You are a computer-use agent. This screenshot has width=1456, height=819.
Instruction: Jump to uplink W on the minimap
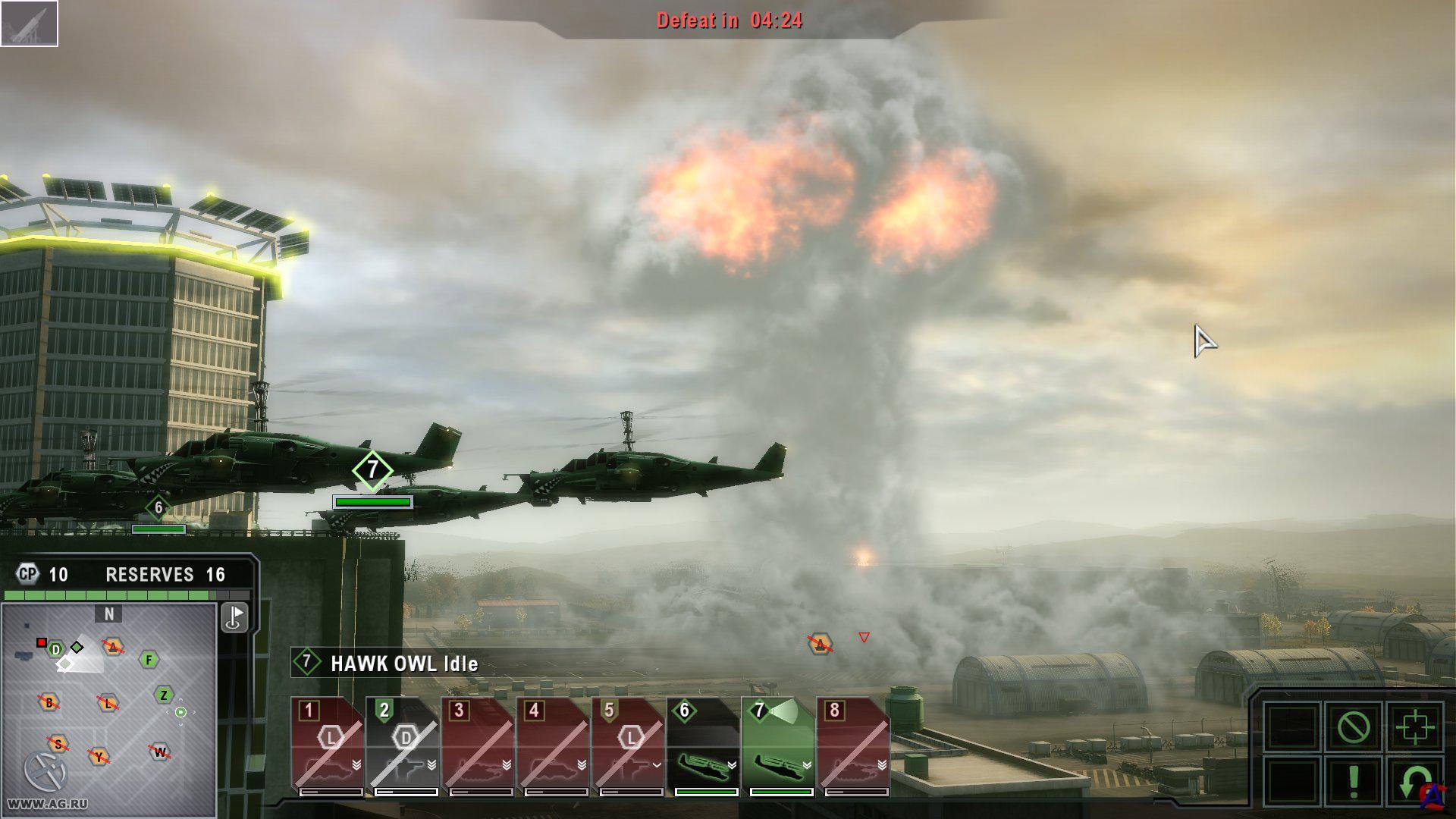coord(160,752)
